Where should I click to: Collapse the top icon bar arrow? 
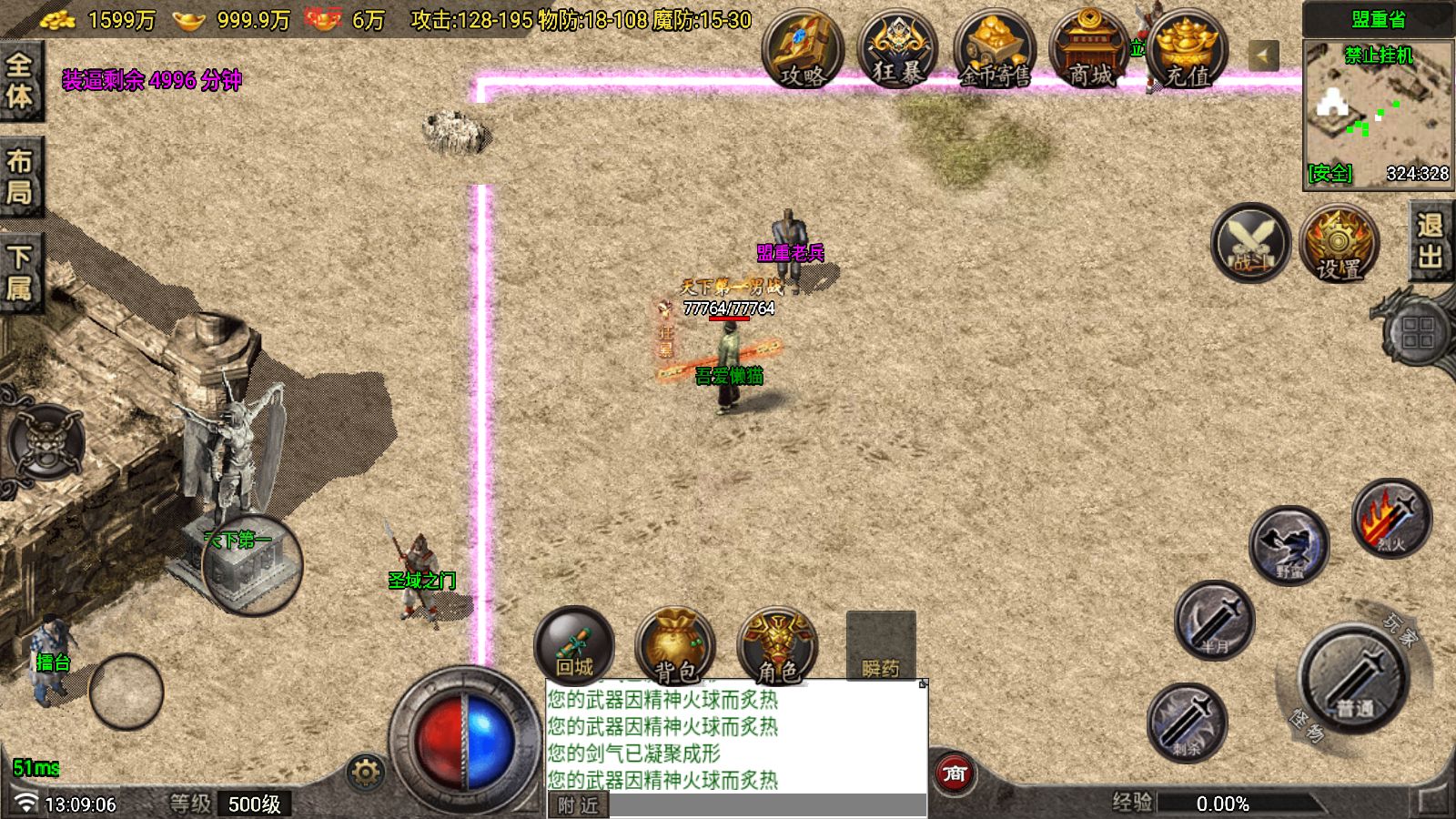click(1263, 56)
